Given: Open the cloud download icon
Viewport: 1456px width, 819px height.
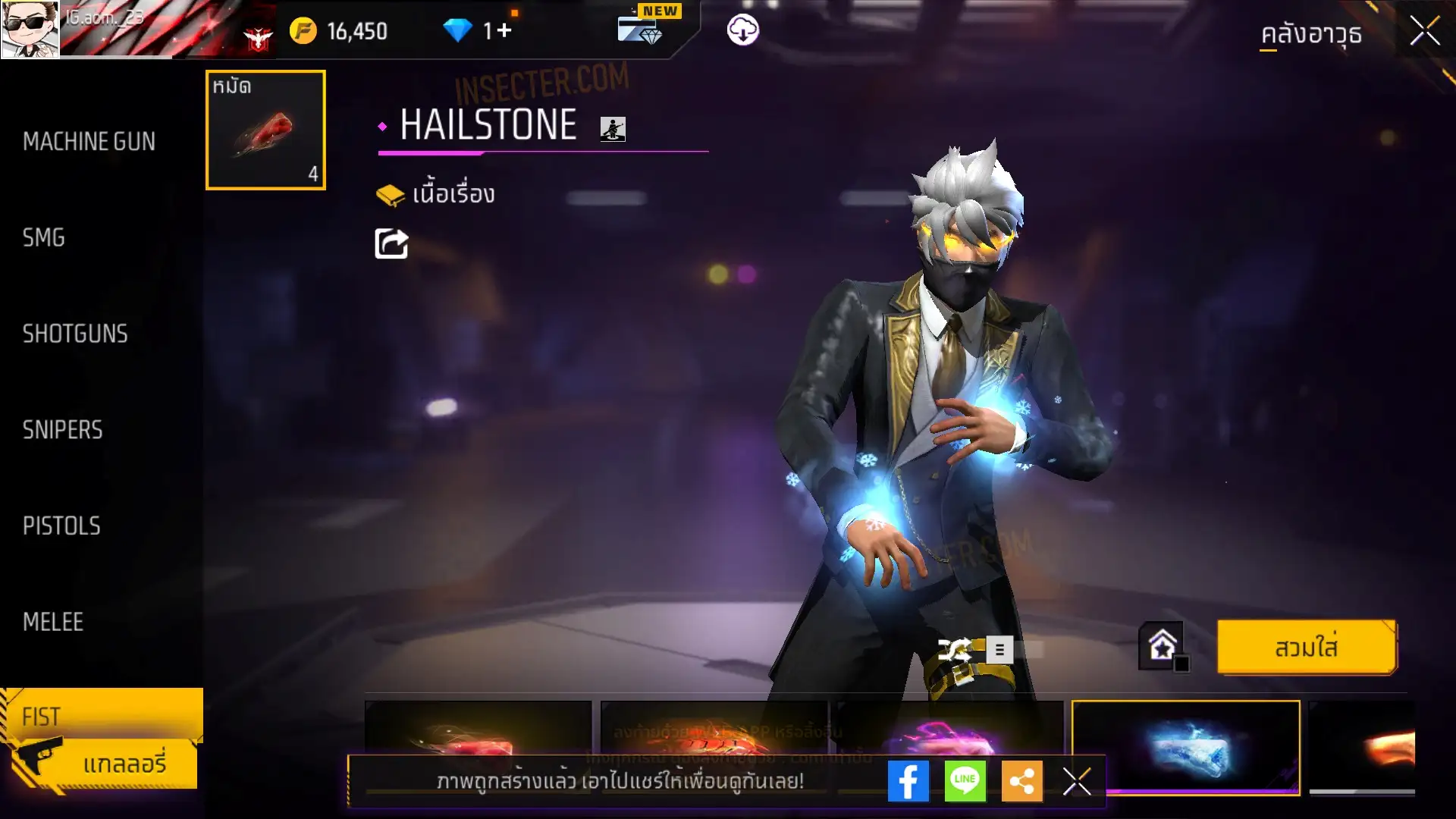Looking at the screenshot, I should [742, 30].
